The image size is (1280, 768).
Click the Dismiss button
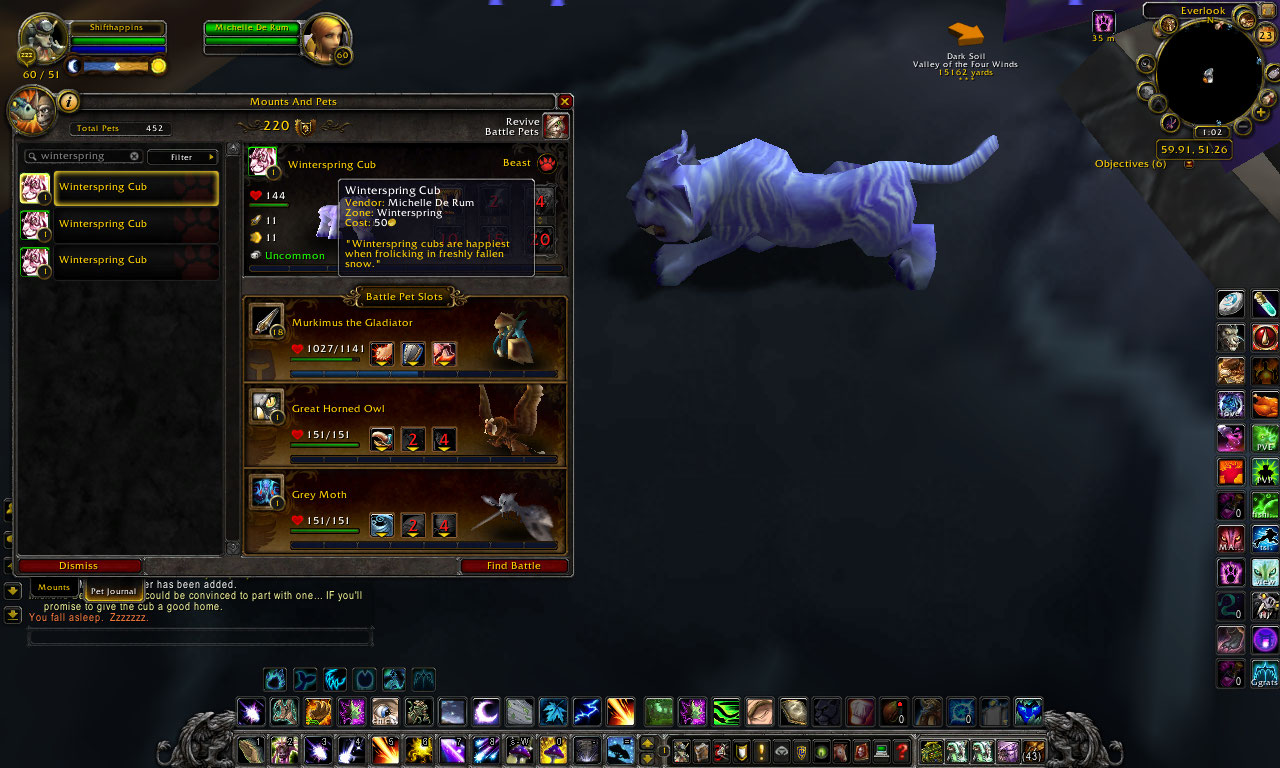[77, 565]
